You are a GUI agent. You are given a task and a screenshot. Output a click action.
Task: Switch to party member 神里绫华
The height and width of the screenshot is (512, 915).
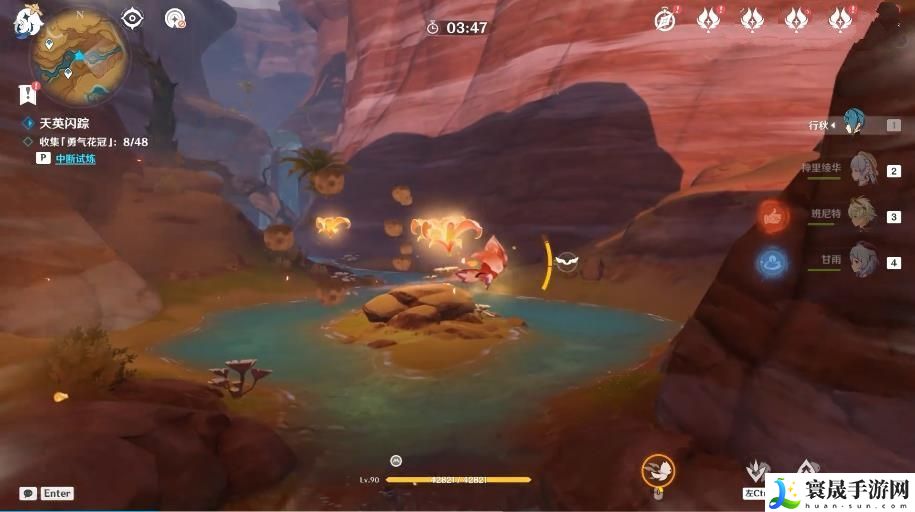click(863, 170)
